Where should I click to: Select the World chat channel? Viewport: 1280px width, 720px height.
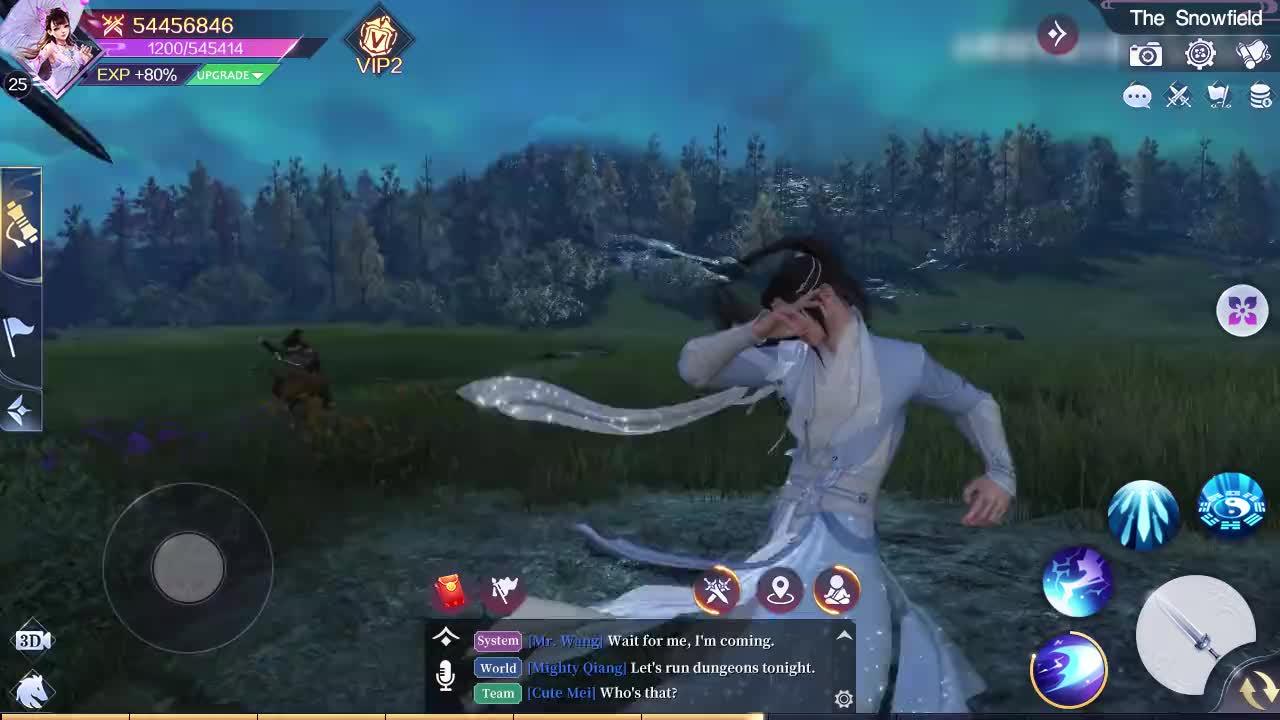click(497, 668)
